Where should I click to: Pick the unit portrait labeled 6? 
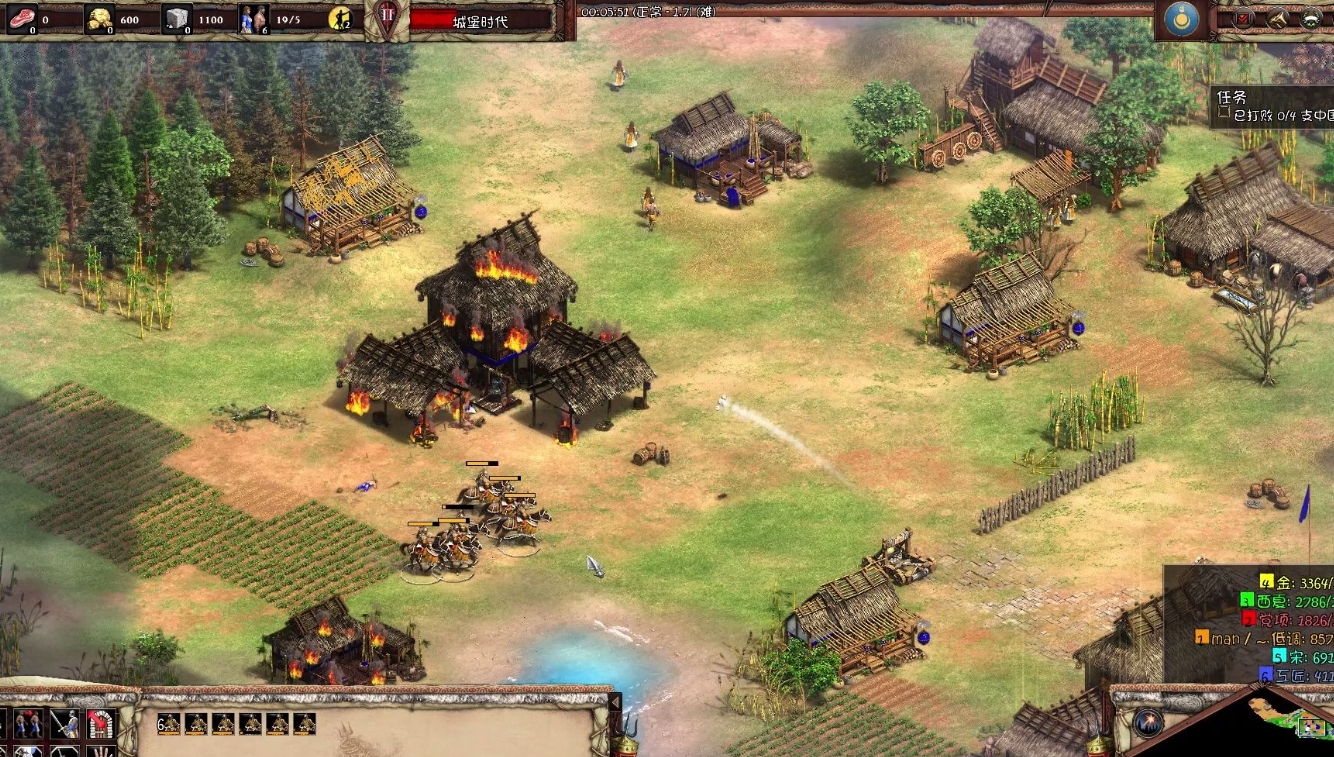(x=169, y=723)
